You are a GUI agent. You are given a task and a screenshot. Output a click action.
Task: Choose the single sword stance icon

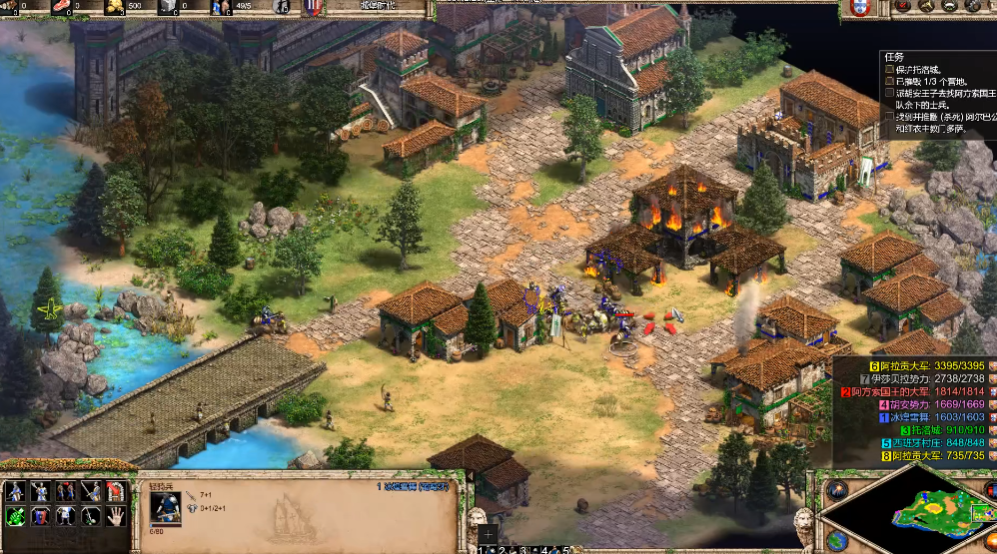91,491
